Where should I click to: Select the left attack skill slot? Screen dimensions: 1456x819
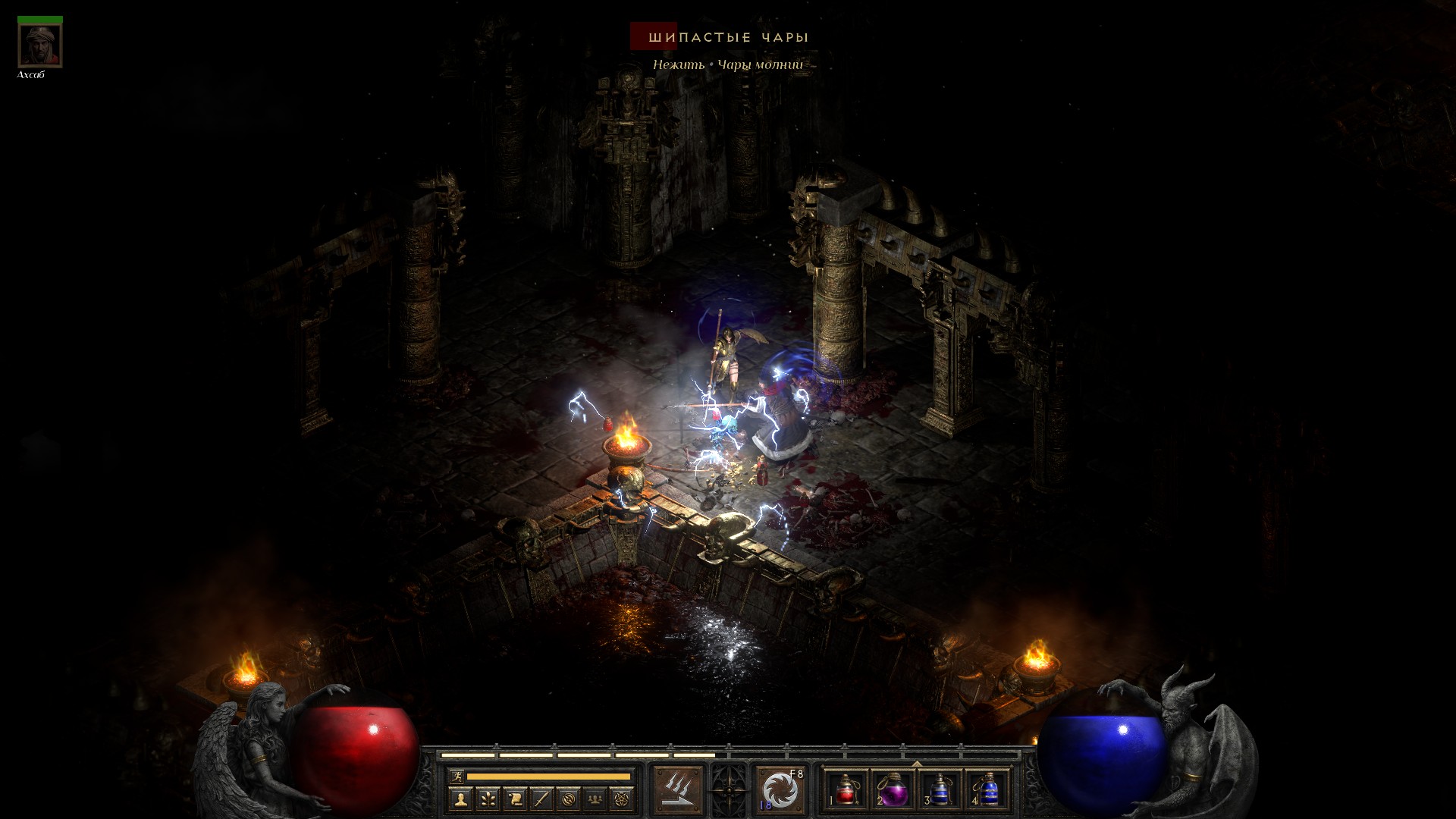[678, 789]
